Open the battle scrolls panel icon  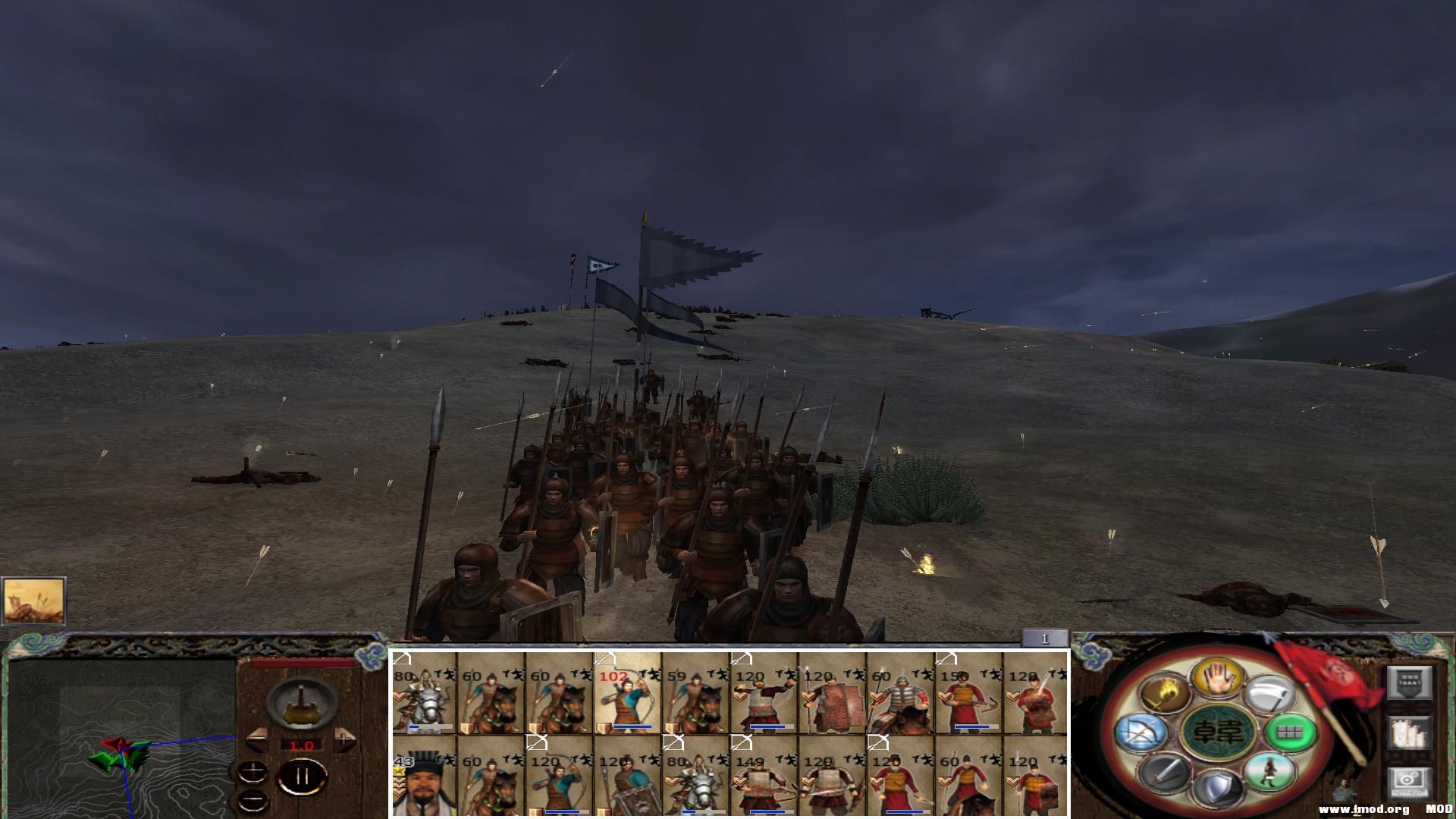point(1408,733)
